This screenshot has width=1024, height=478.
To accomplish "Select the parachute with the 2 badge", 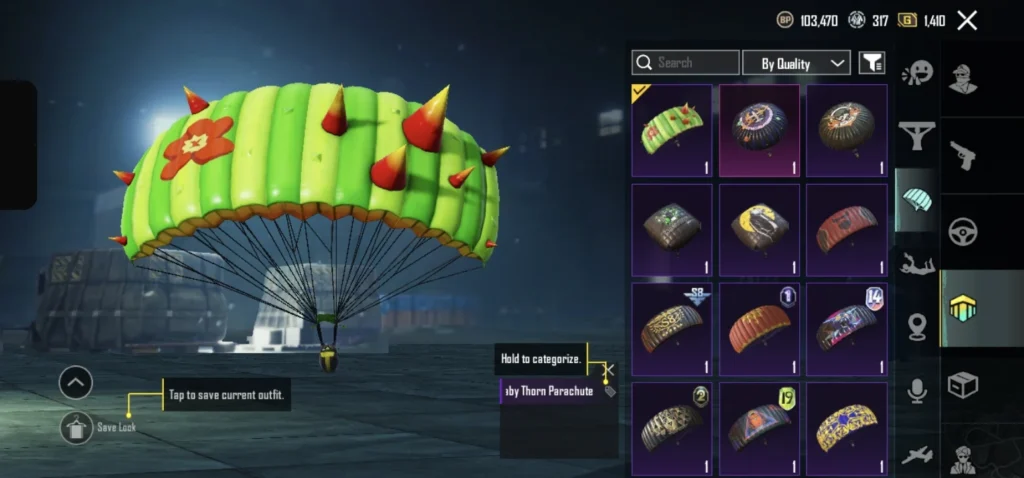I will pos(672,427).
